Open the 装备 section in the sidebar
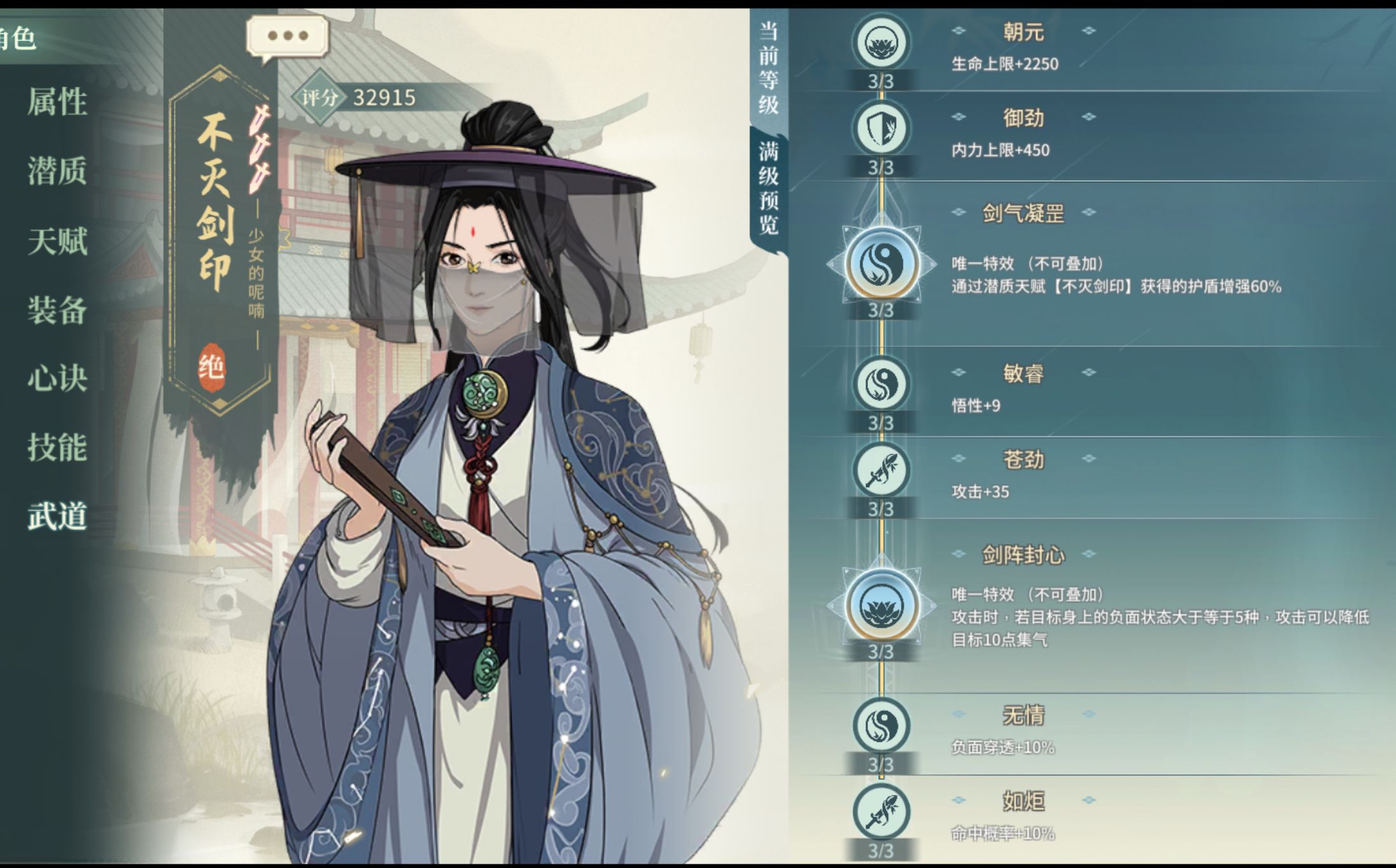This screenshot has width=1396, height=868. tap(56, 310)
